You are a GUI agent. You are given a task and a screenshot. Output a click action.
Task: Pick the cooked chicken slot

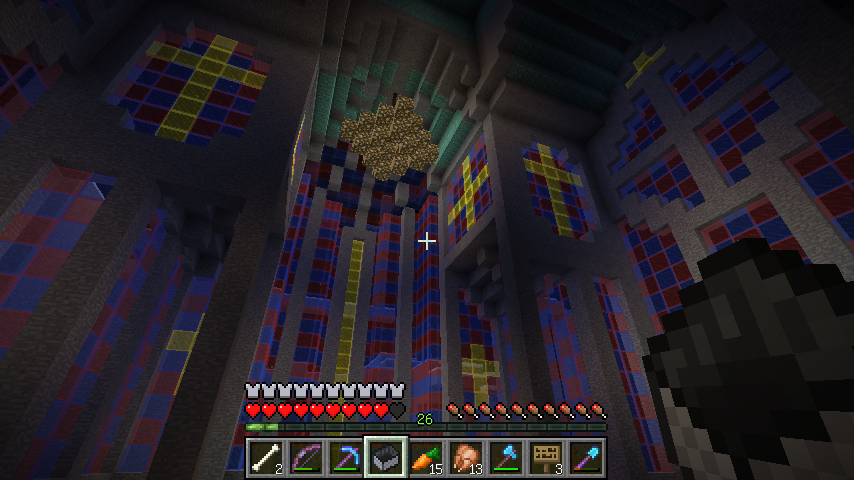[x=466, y=458]
